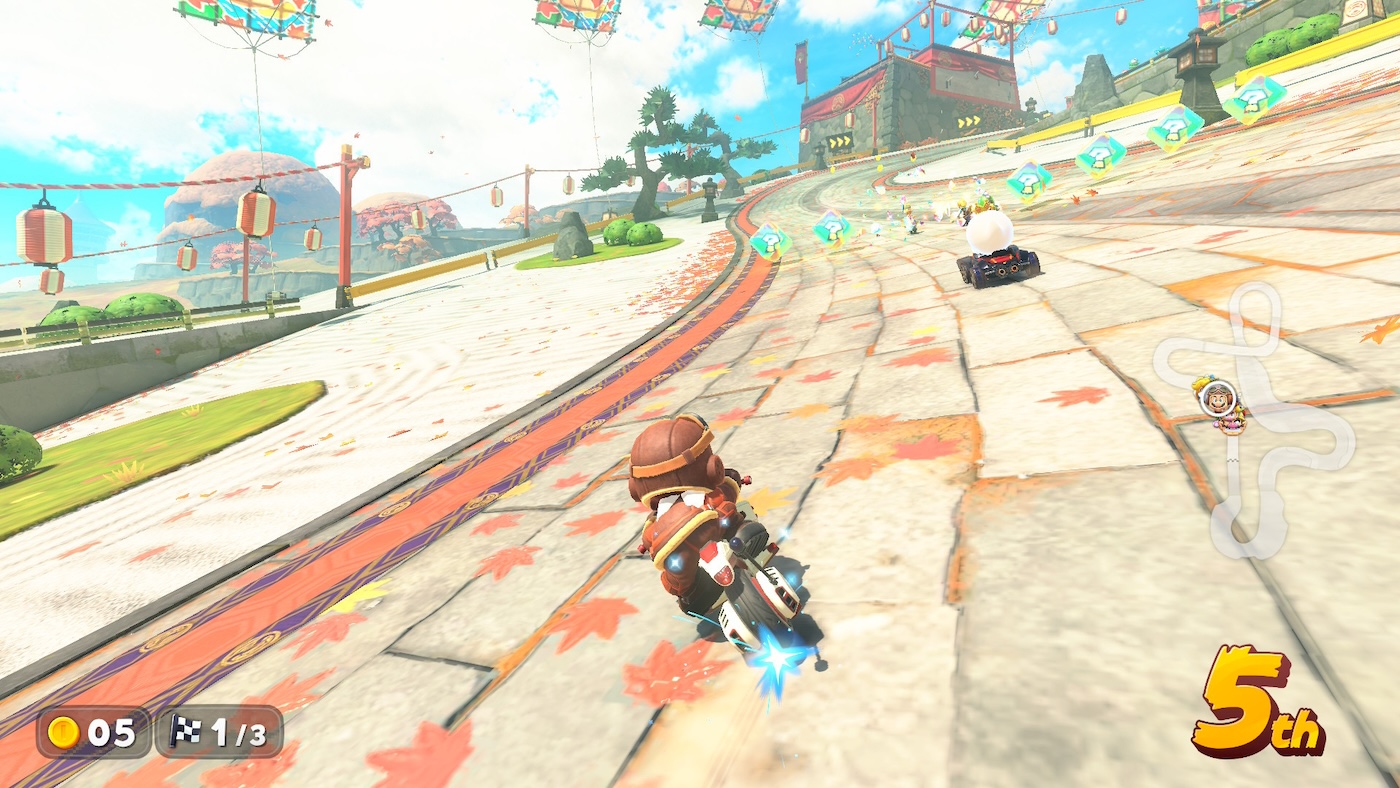This screenshot has height=788, width=1400.
Task: Select the player character marker on minimap
Action: (1218, 397)
